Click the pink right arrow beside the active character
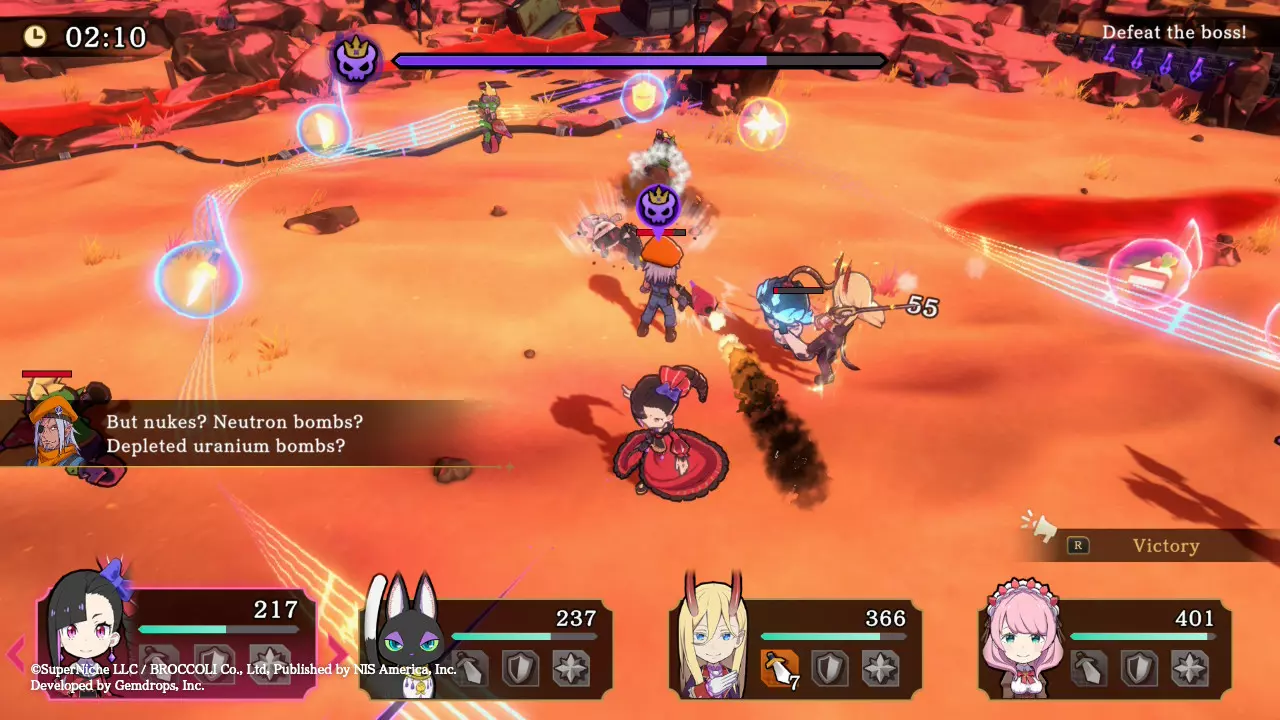Image resolution: width=1280 pixels, height=720 pixels. (x=337, y=654)
